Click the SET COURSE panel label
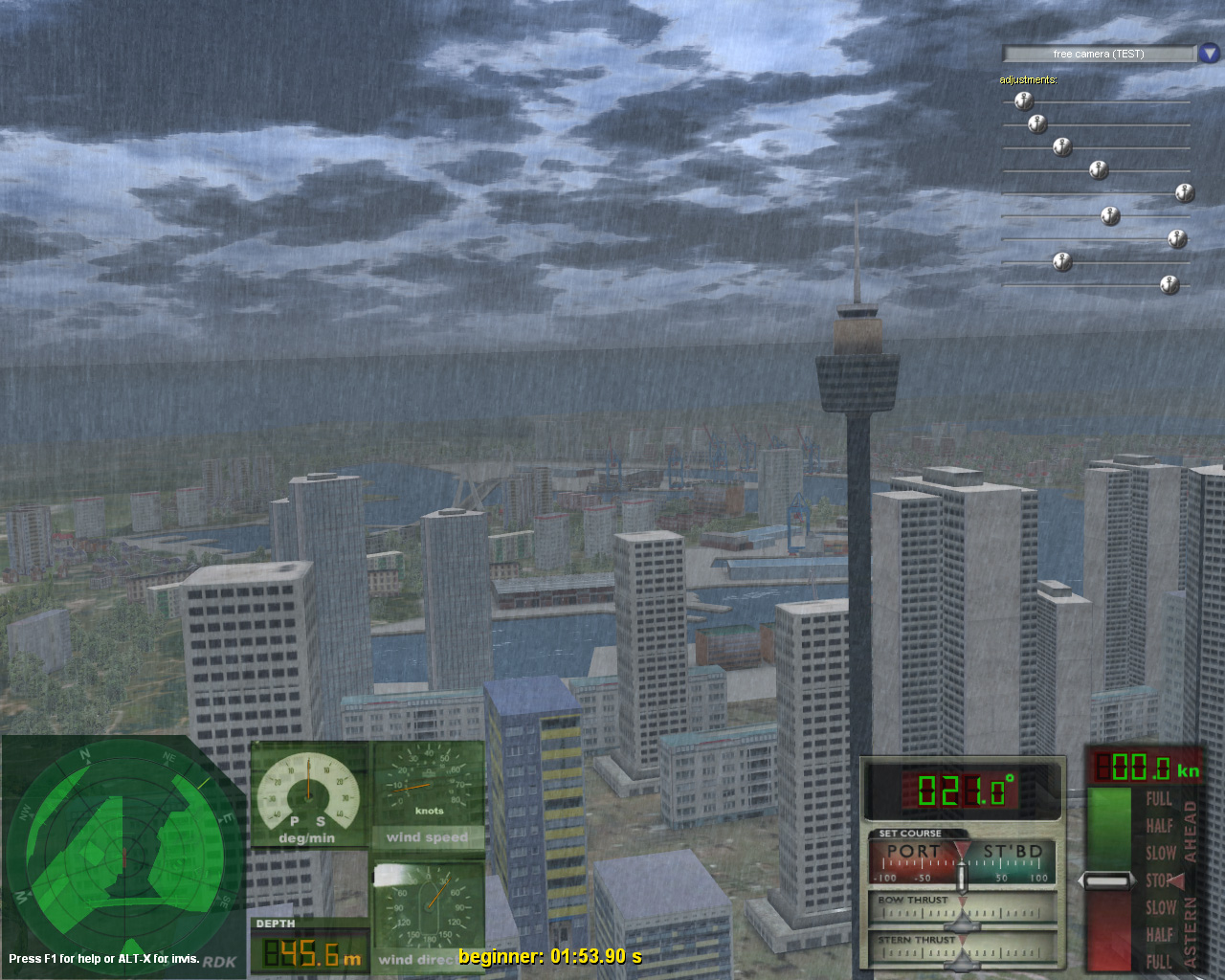This screenshot has width=1225, height=980. (x=909, y=833)
